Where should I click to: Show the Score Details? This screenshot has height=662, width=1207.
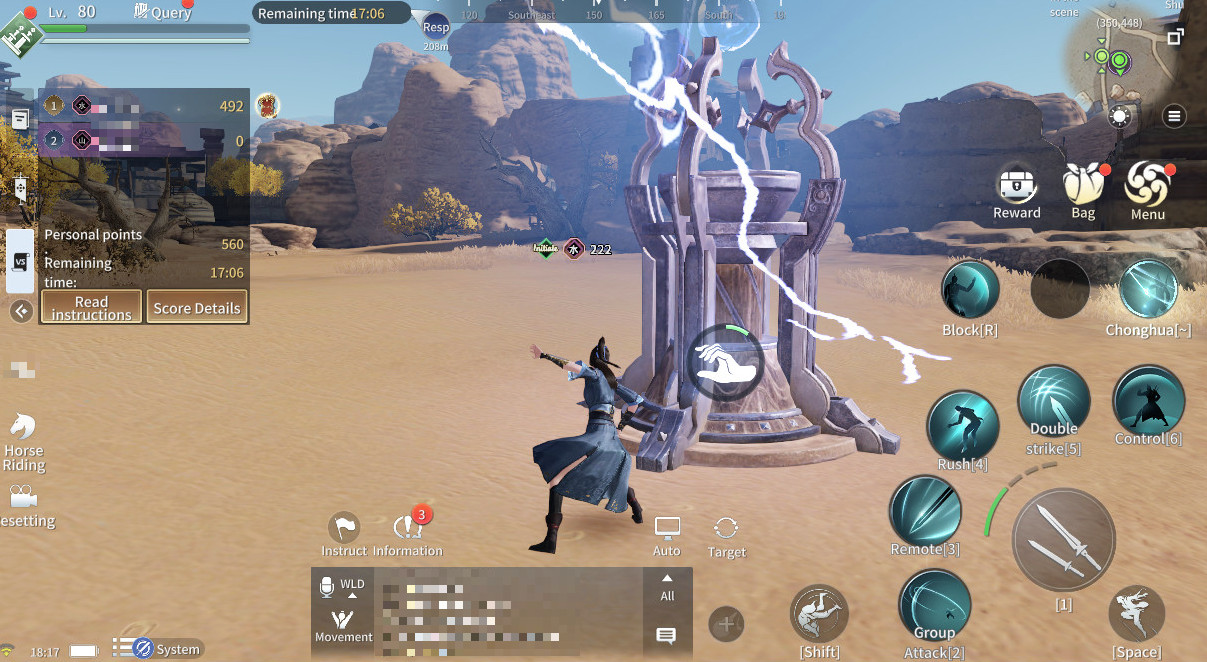[197, 307]
